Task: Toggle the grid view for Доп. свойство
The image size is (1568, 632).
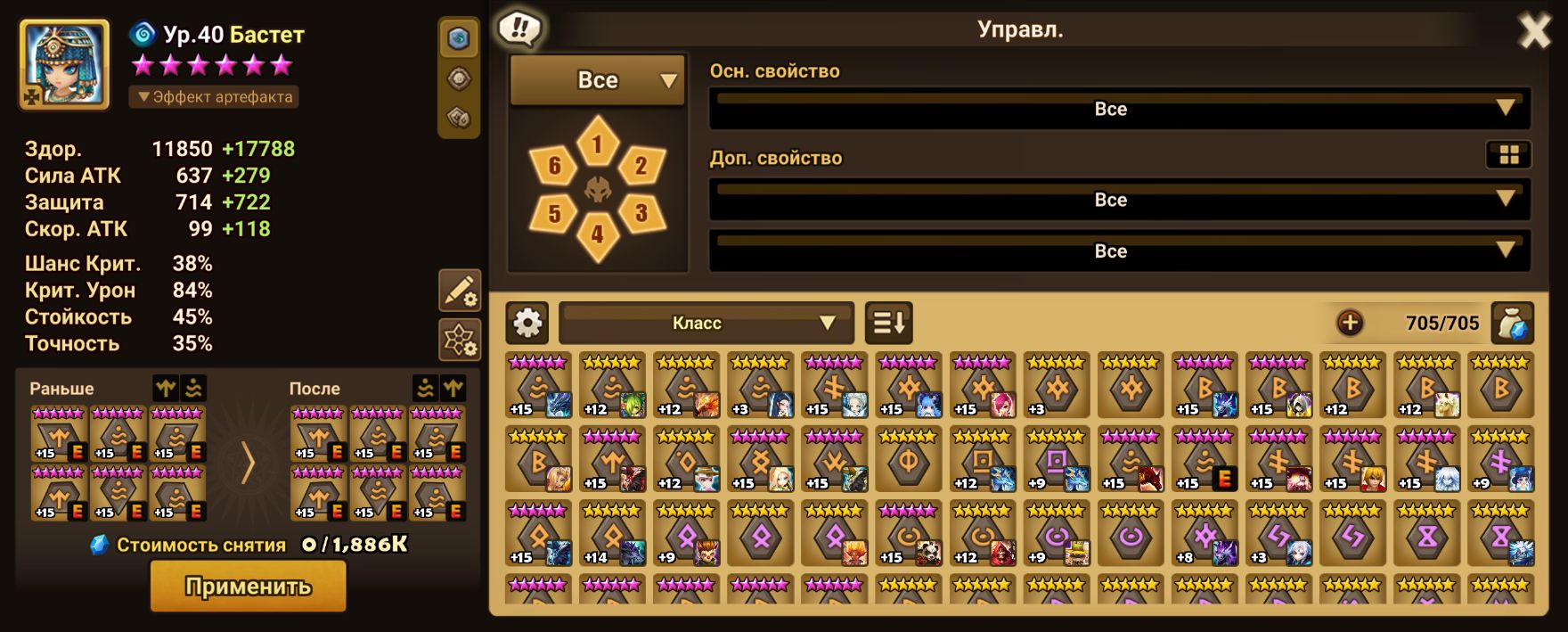Action: (x=1508, y=155)
